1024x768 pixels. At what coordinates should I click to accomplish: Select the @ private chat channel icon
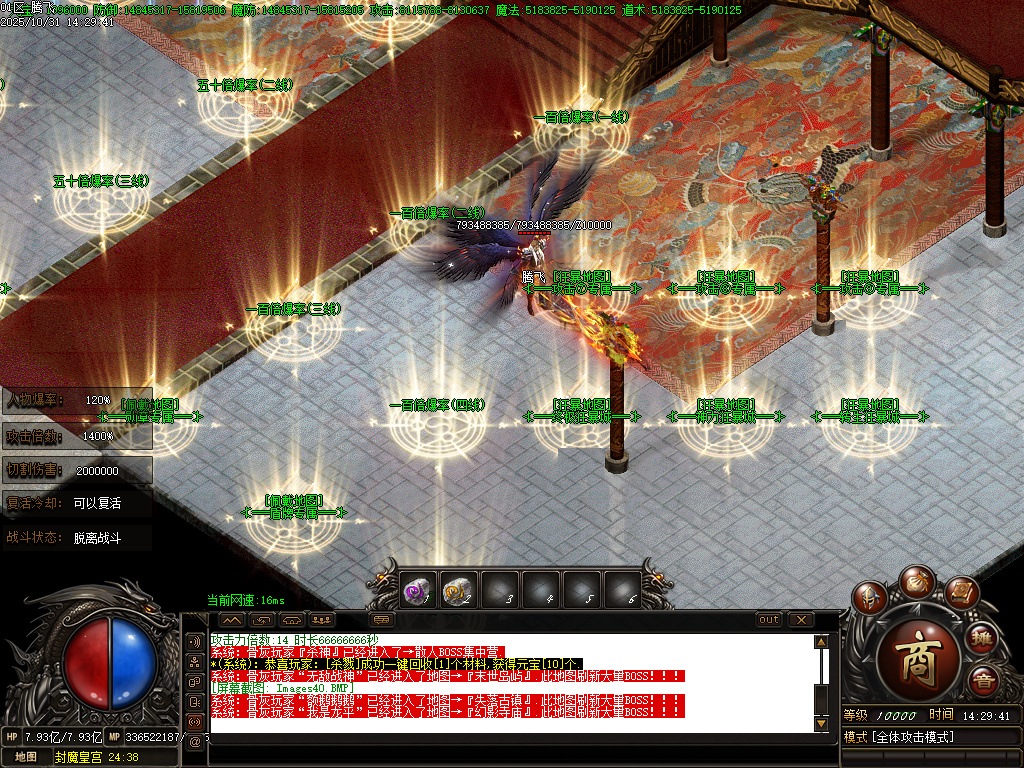tap(195, 741)
